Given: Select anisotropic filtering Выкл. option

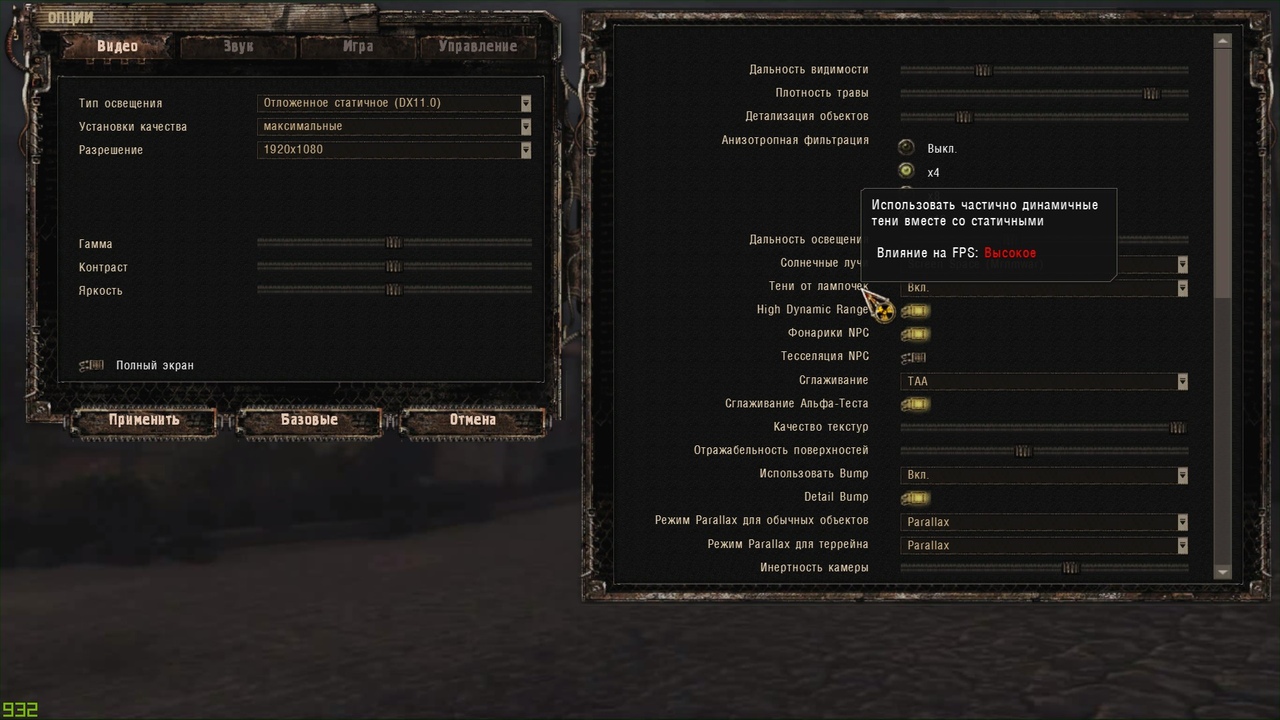Looking at the screenshot, I should 907,148.
